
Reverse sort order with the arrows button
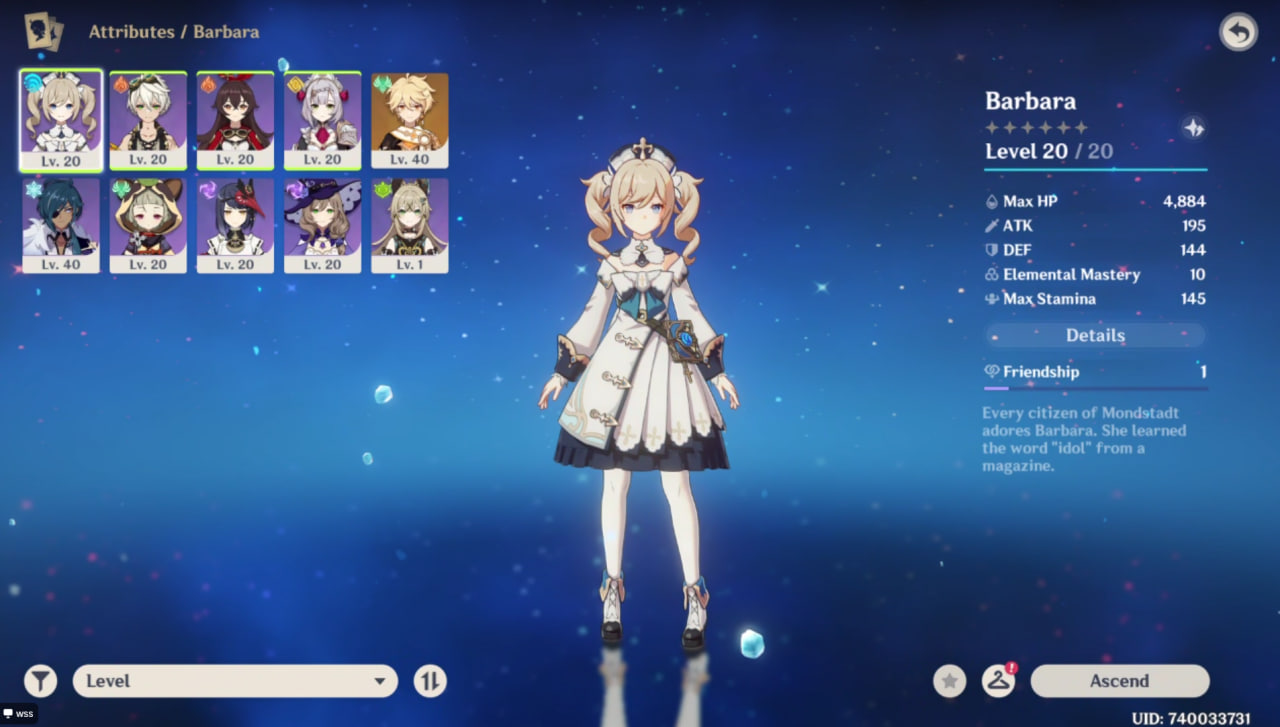pyautogui.click(x=430, y=681)
